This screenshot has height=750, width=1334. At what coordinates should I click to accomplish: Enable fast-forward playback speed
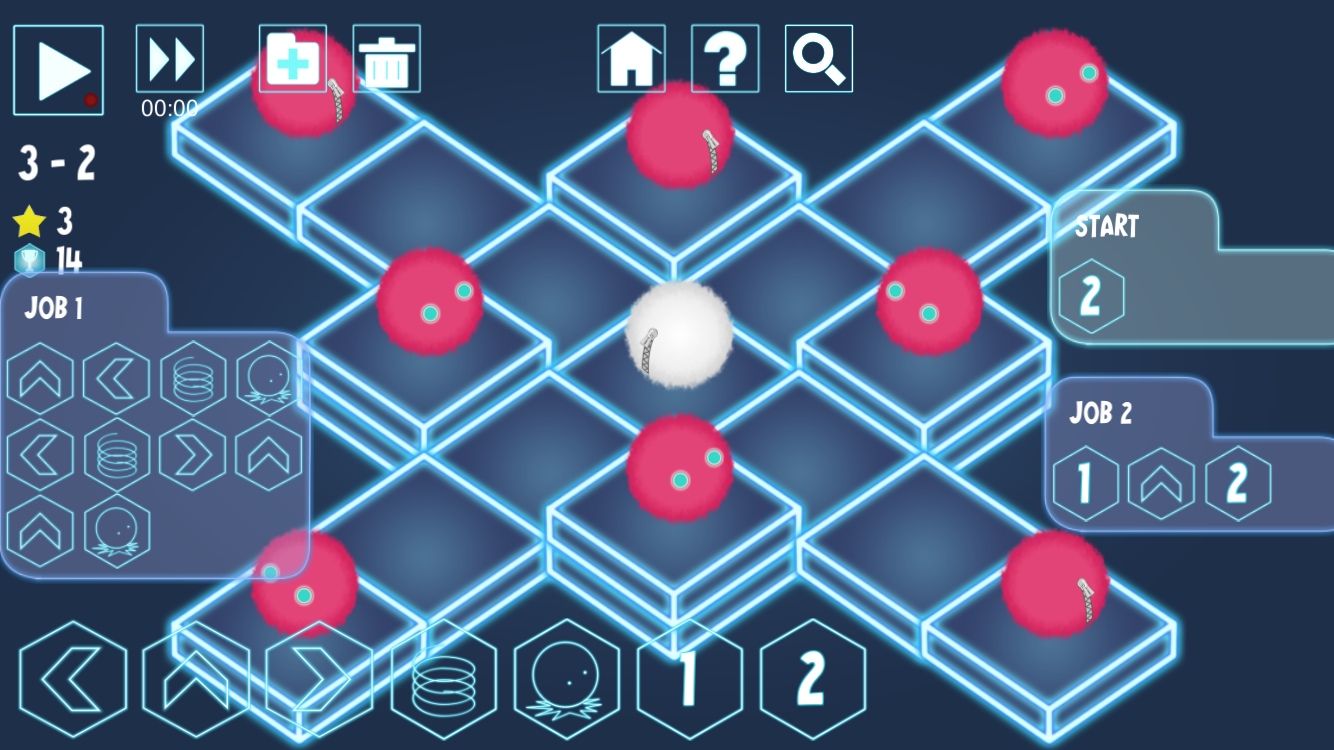coord(169,58)
